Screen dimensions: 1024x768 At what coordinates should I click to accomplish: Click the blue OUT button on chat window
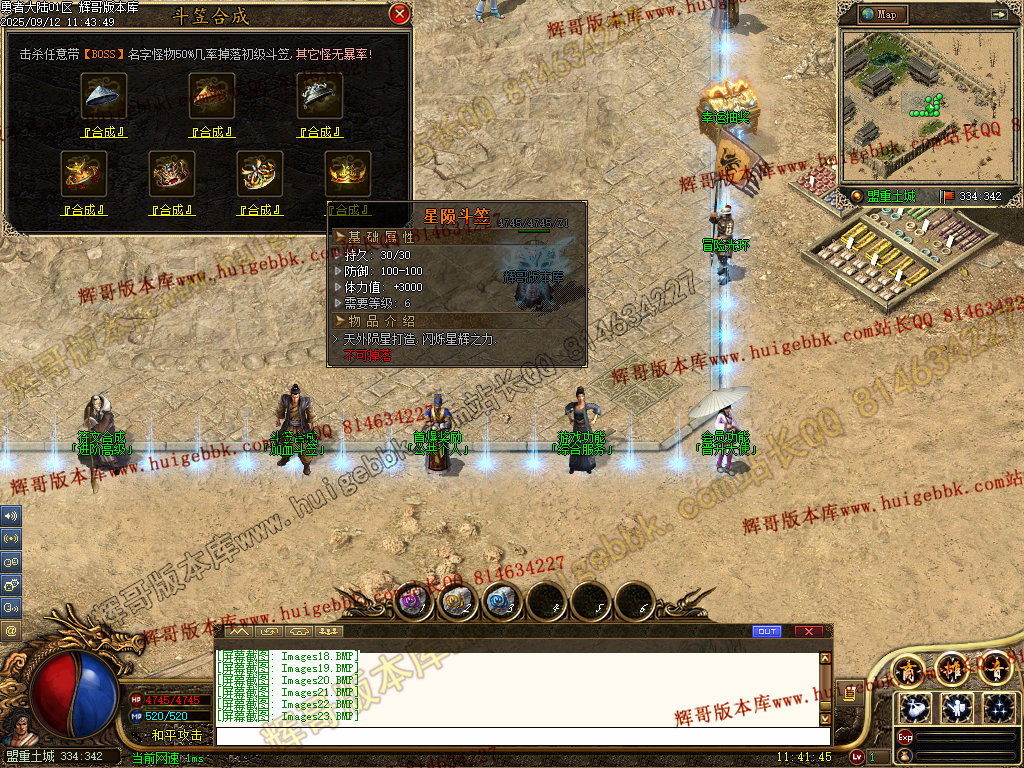[767, 632]
